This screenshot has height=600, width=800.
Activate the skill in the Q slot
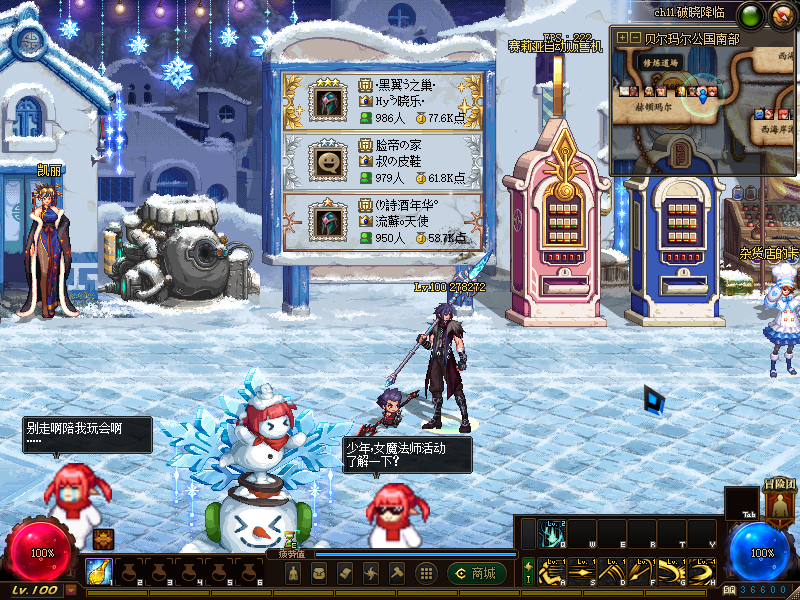click(x=555, y=534)
